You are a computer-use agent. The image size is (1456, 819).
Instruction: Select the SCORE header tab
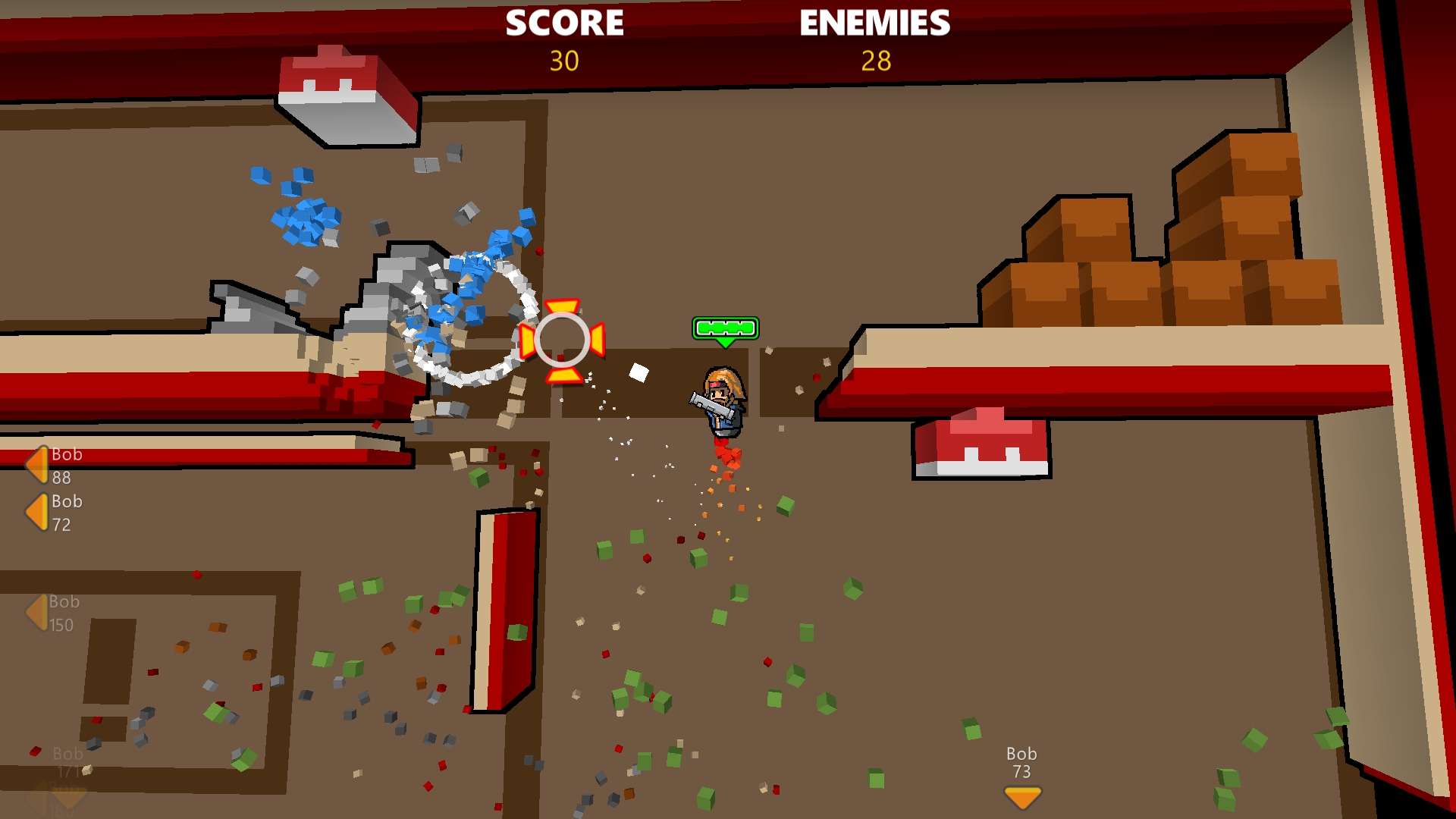coord(566,23)
